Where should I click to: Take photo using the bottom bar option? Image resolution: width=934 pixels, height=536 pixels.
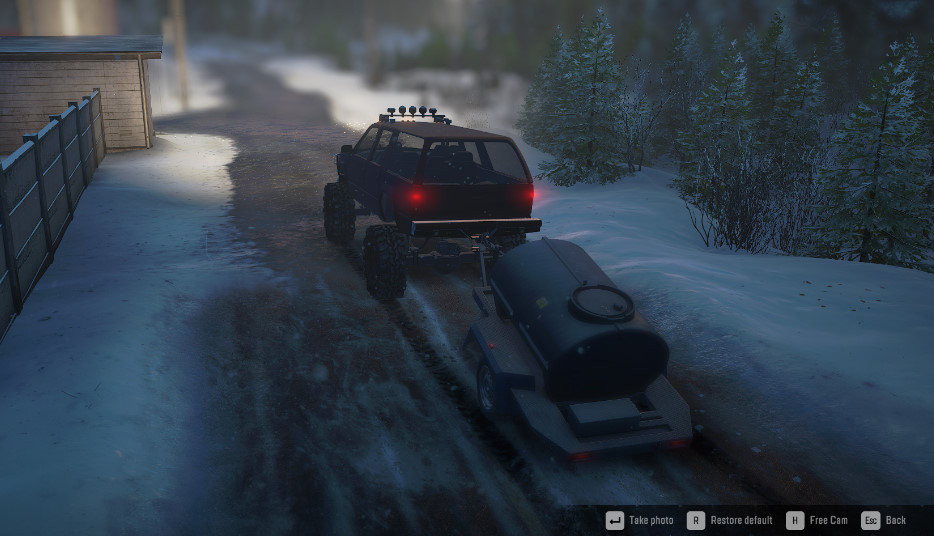click(x=641, y=520)
